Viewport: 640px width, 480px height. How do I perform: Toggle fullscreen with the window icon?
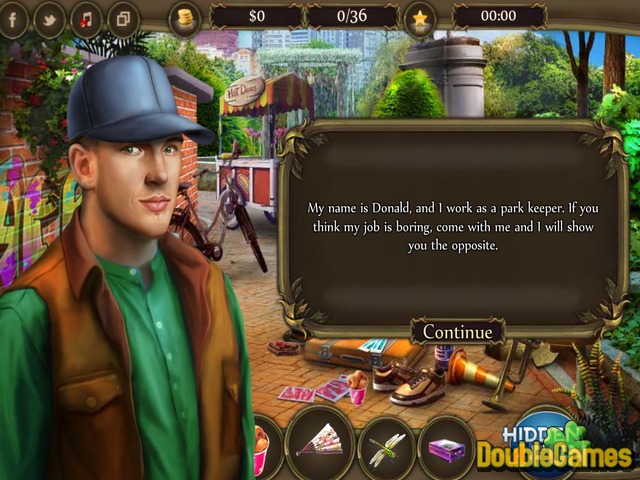[123, 18]
